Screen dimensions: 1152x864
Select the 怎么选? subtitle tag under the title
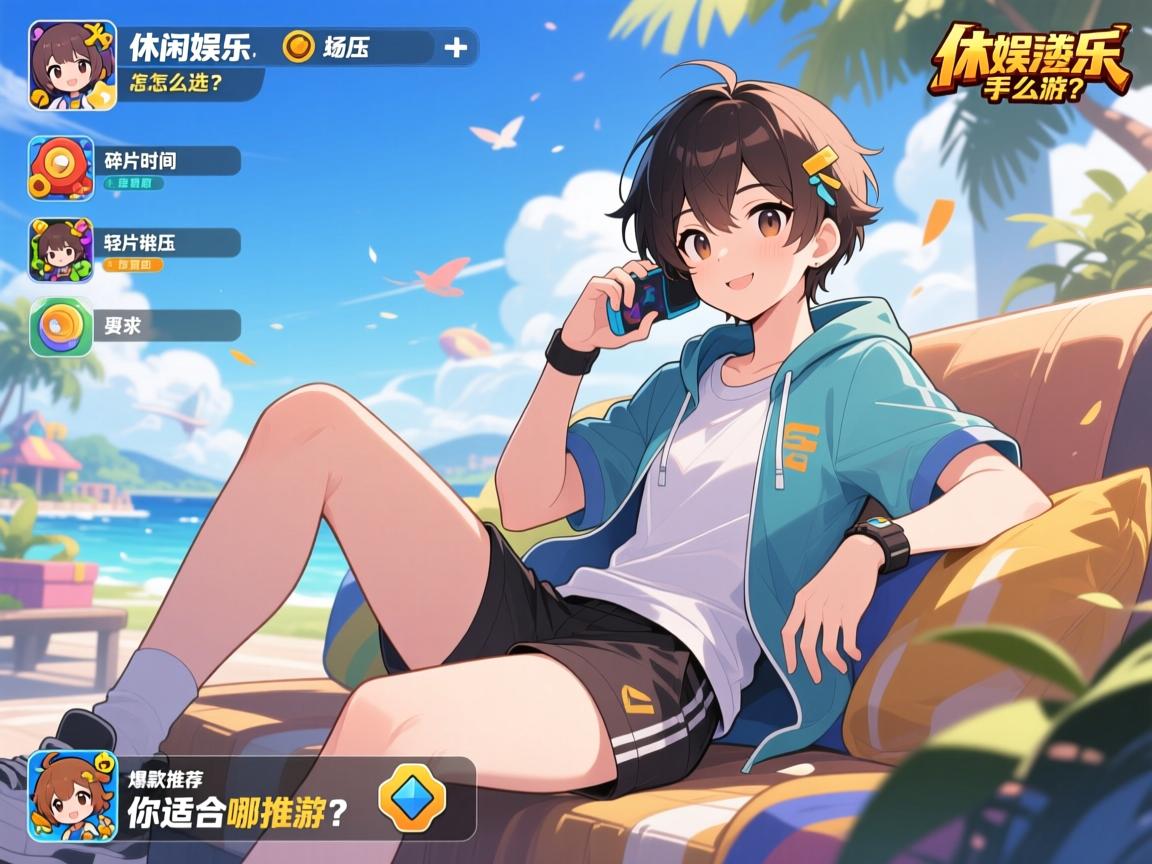point(180,84)
